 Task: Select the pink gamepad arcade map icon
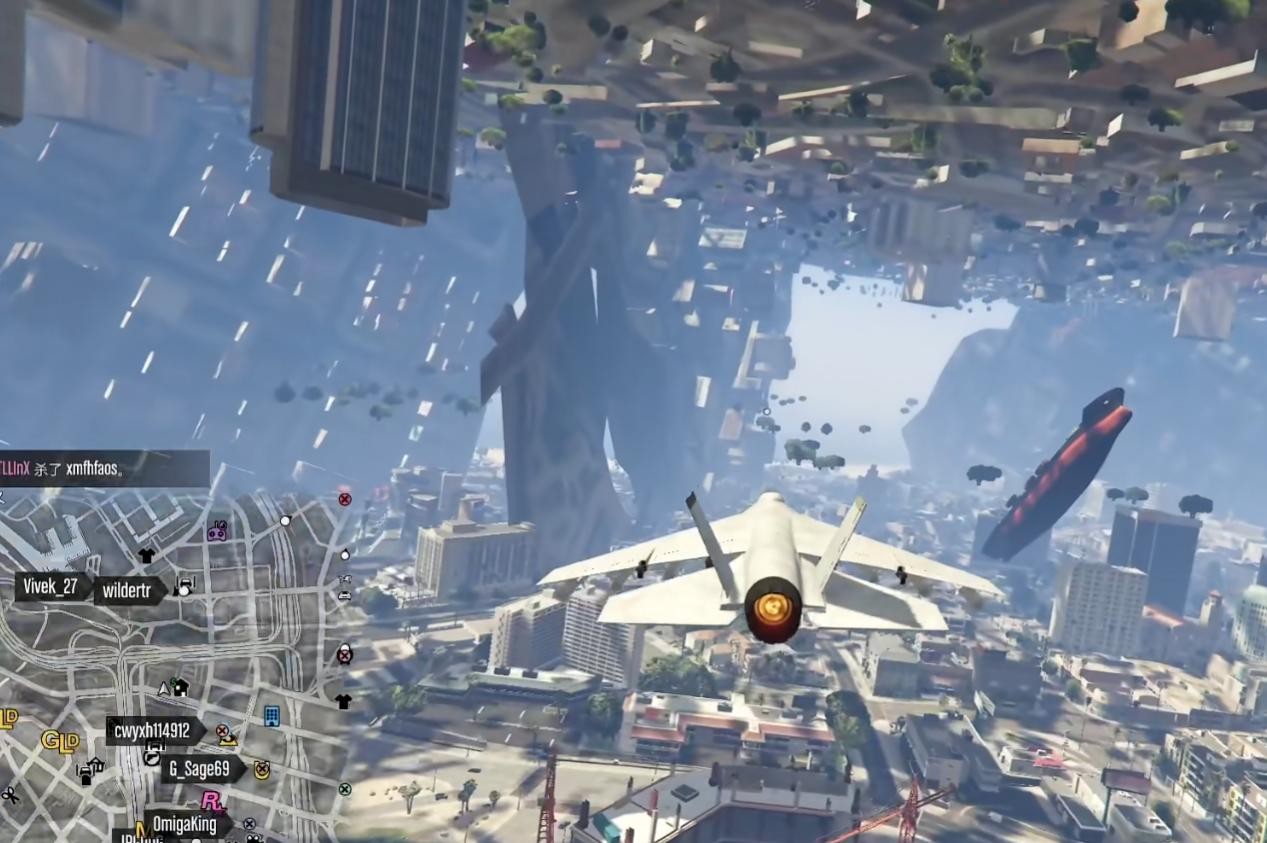coord(217,531)
